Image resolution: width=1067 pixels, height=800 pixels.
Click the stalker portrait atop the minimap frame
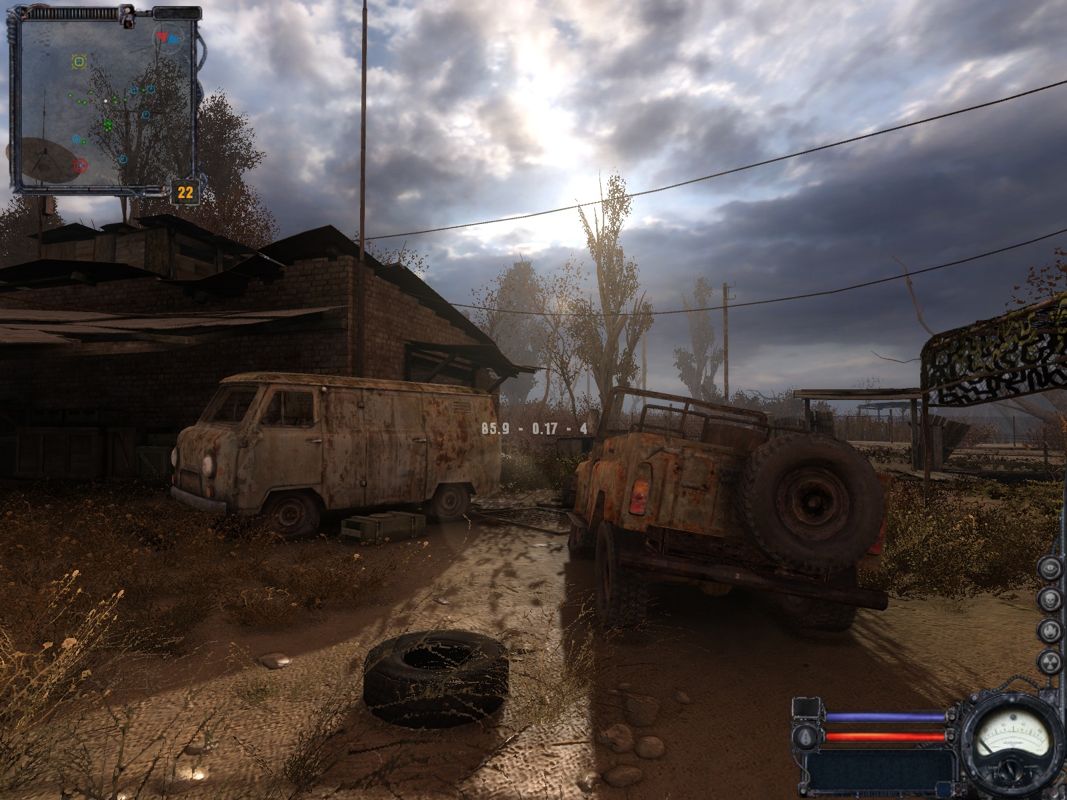[x=127, y=14]
